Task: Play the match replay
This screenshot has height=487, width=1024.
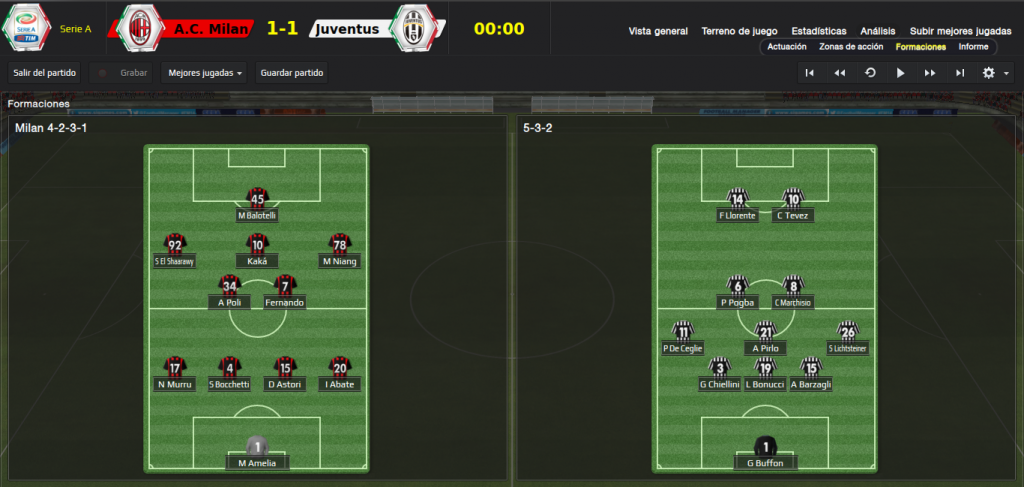Action: click(x=900, y=73)
